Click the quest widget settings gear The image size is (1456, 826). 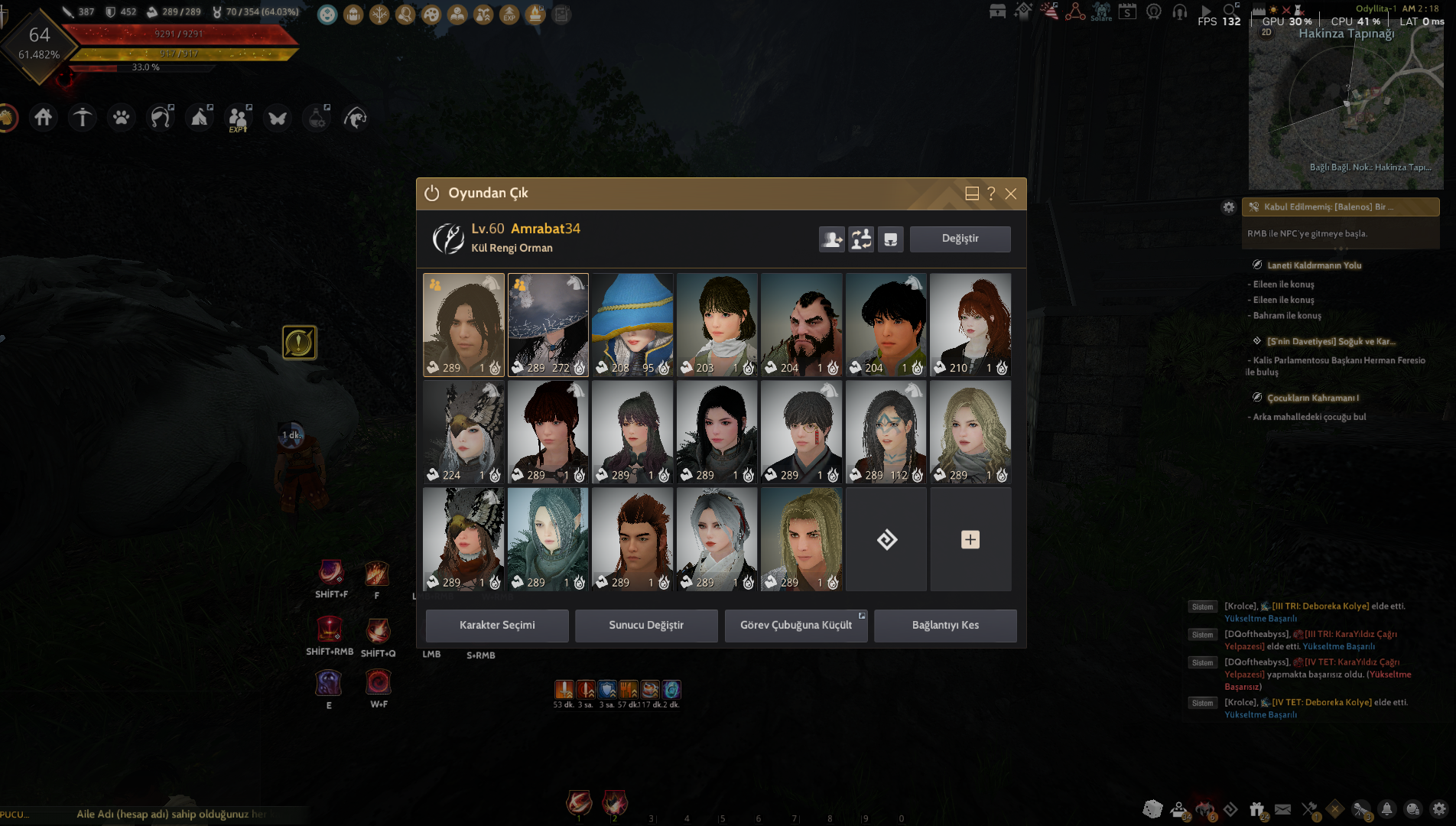coord(1229,207)
